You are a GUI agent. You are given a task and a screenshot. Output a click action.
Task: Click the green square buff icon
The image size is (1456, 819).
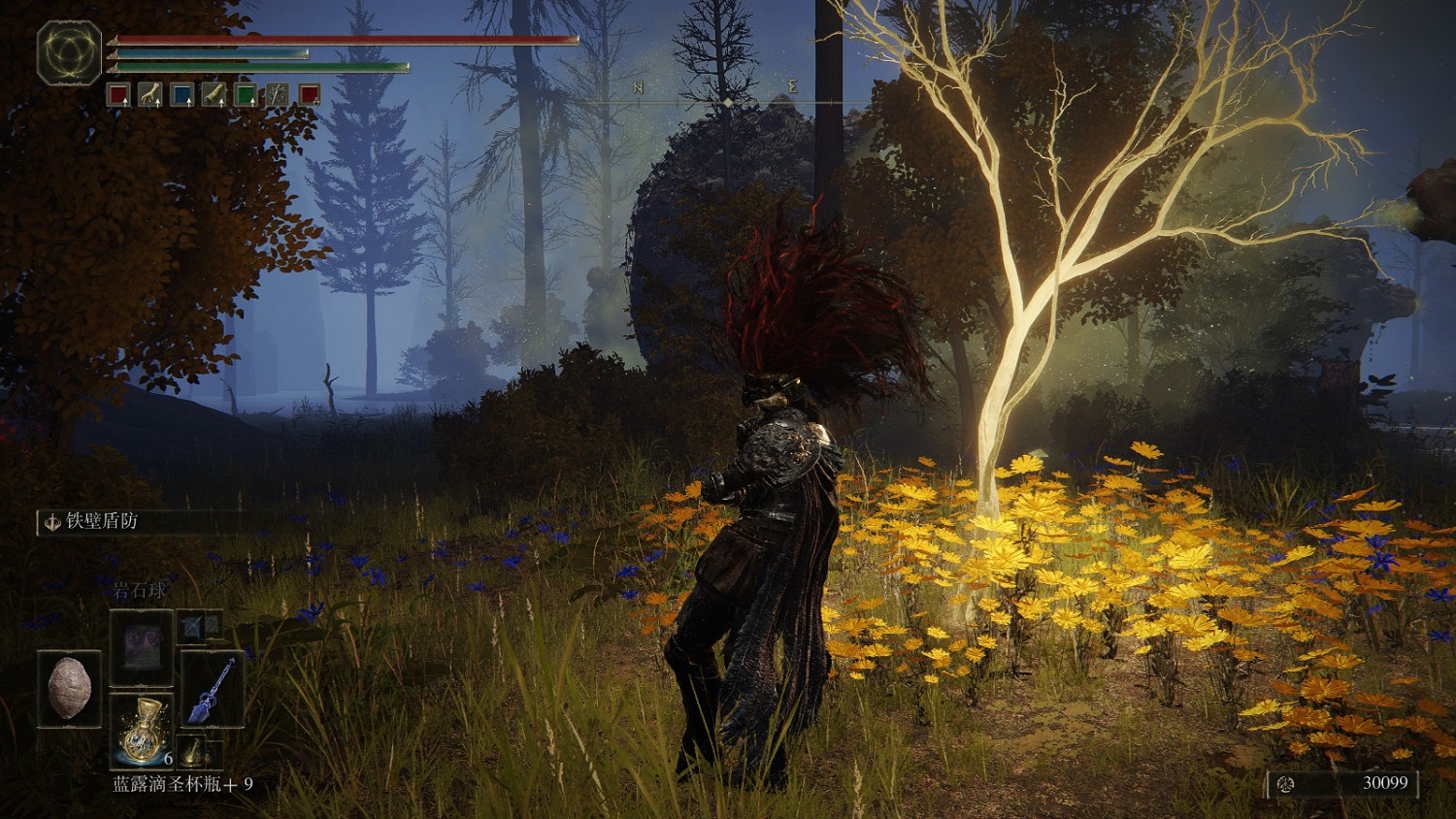click(246, 94)
